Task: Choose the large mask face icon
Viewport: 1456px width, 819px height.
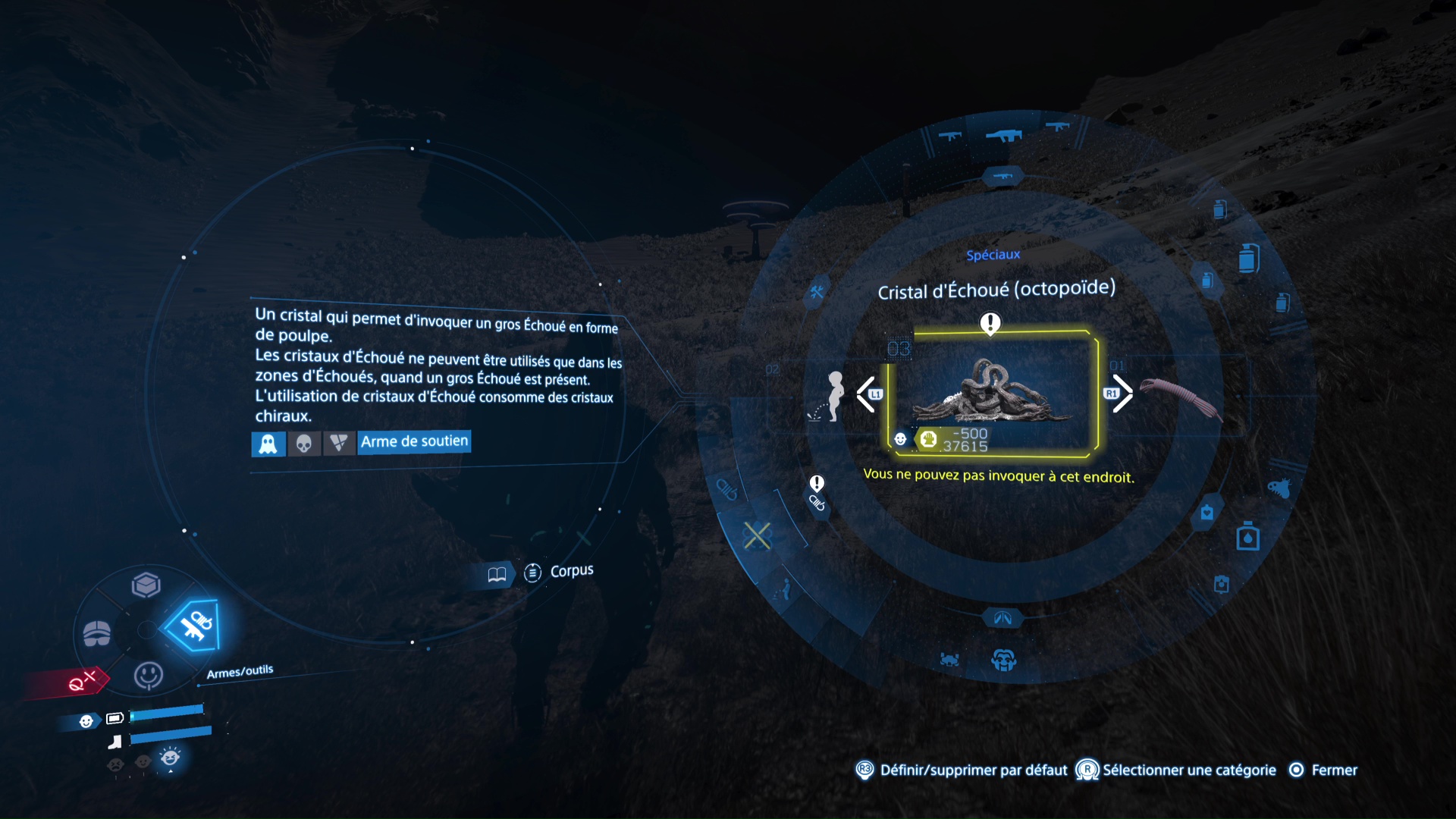Action: tap(1003, 660)
